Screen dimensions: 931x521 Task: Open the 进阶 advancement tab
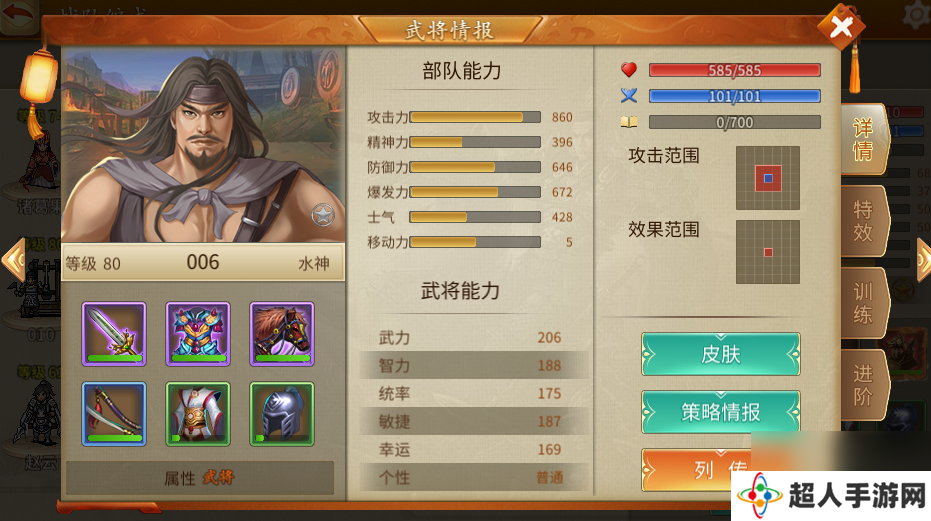coord(862,385)
